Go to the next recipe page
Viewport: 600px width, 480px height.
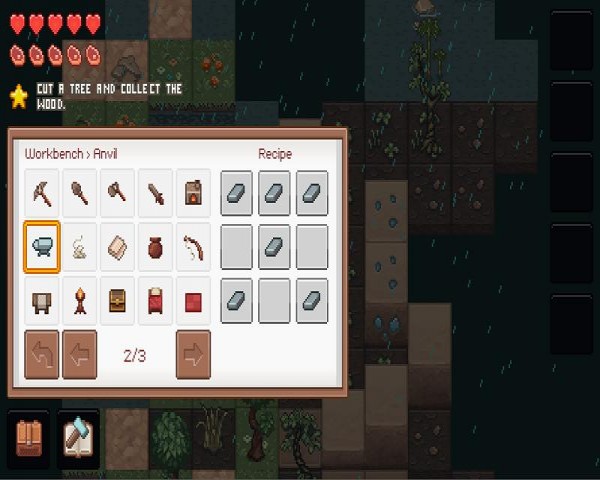coord(194,354)
